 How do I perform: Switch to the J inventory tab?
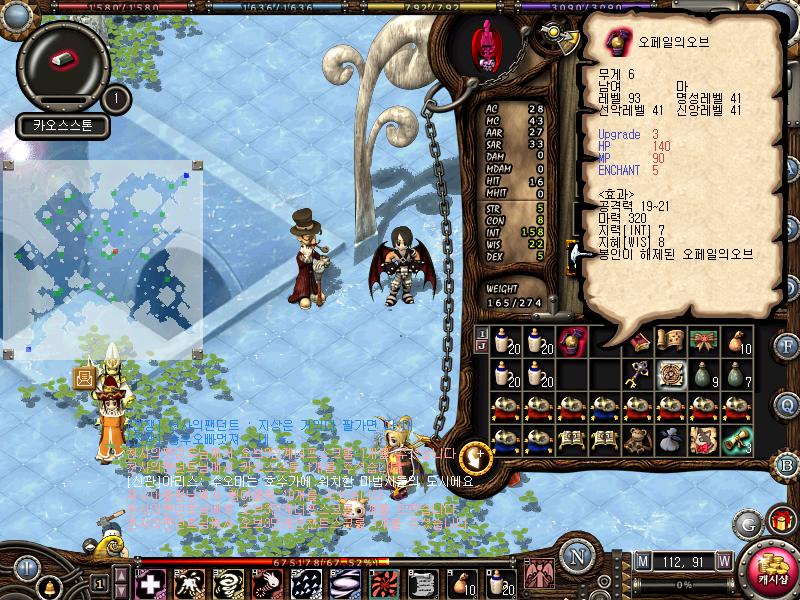482,347
